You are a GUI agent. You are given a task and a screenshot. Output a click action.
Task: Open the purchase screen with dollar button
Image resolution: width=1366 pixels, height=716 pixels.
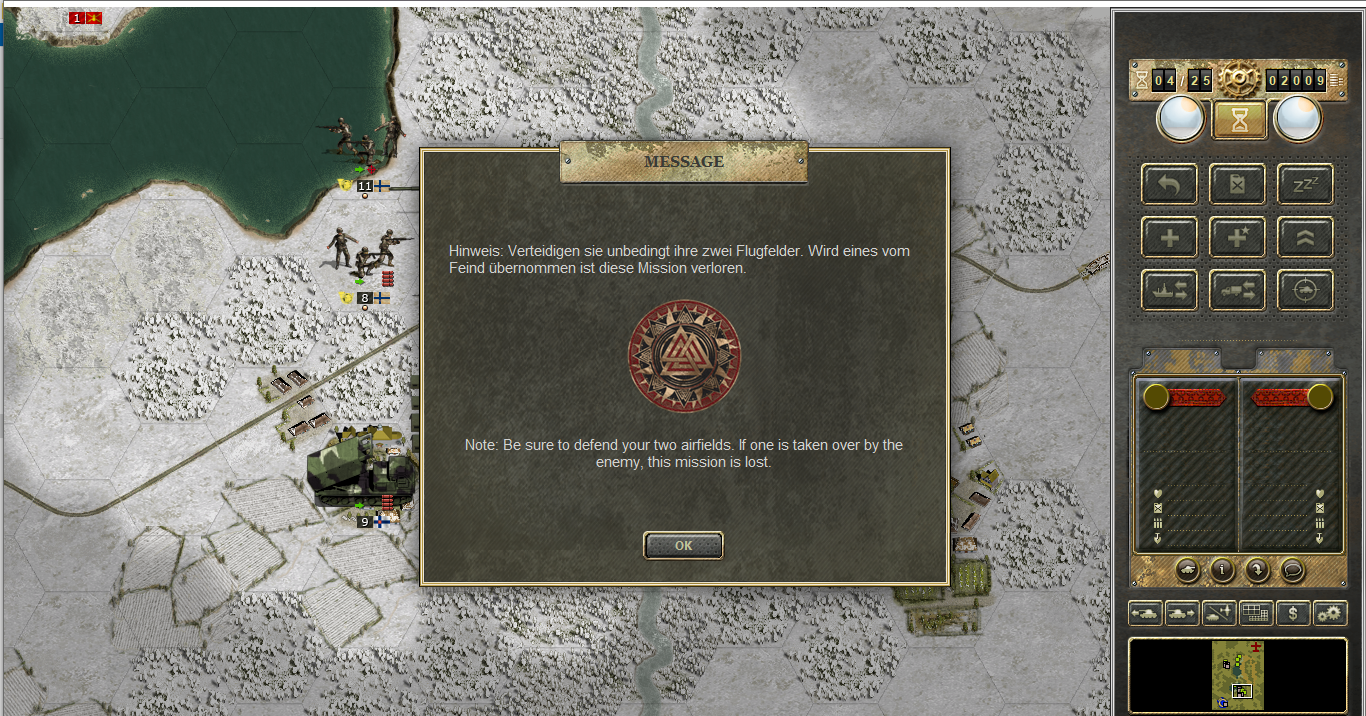tap(1293, 613)
